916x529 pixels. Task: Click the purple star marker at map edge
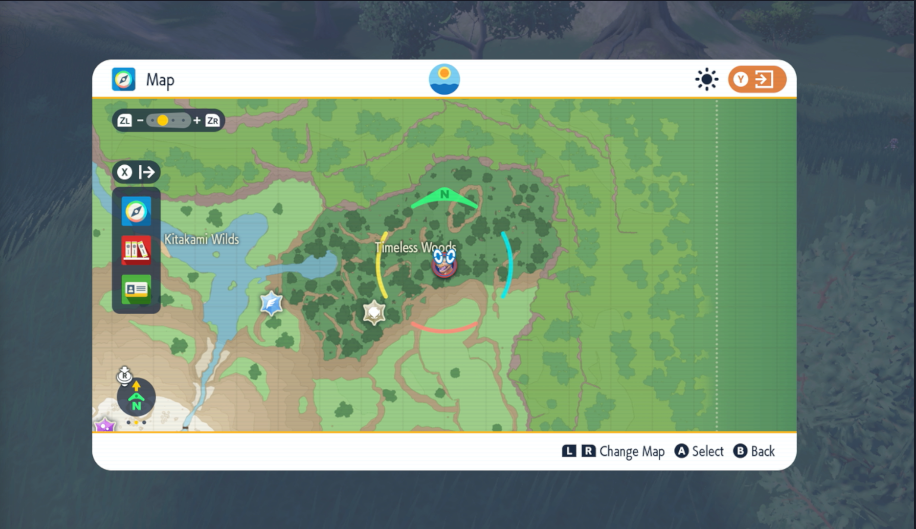coord(105,426)
